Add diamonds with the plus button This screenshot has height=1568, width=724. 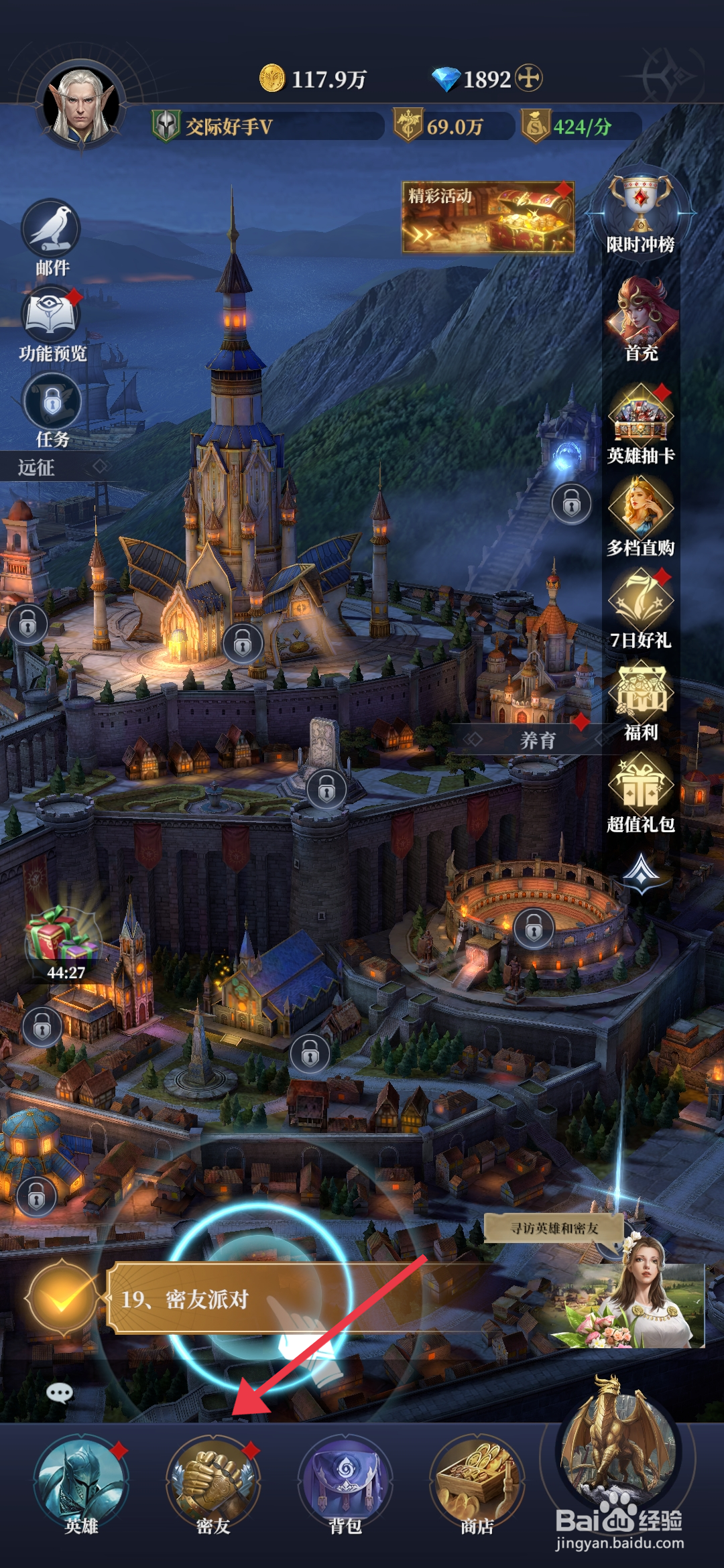point(529,78)
